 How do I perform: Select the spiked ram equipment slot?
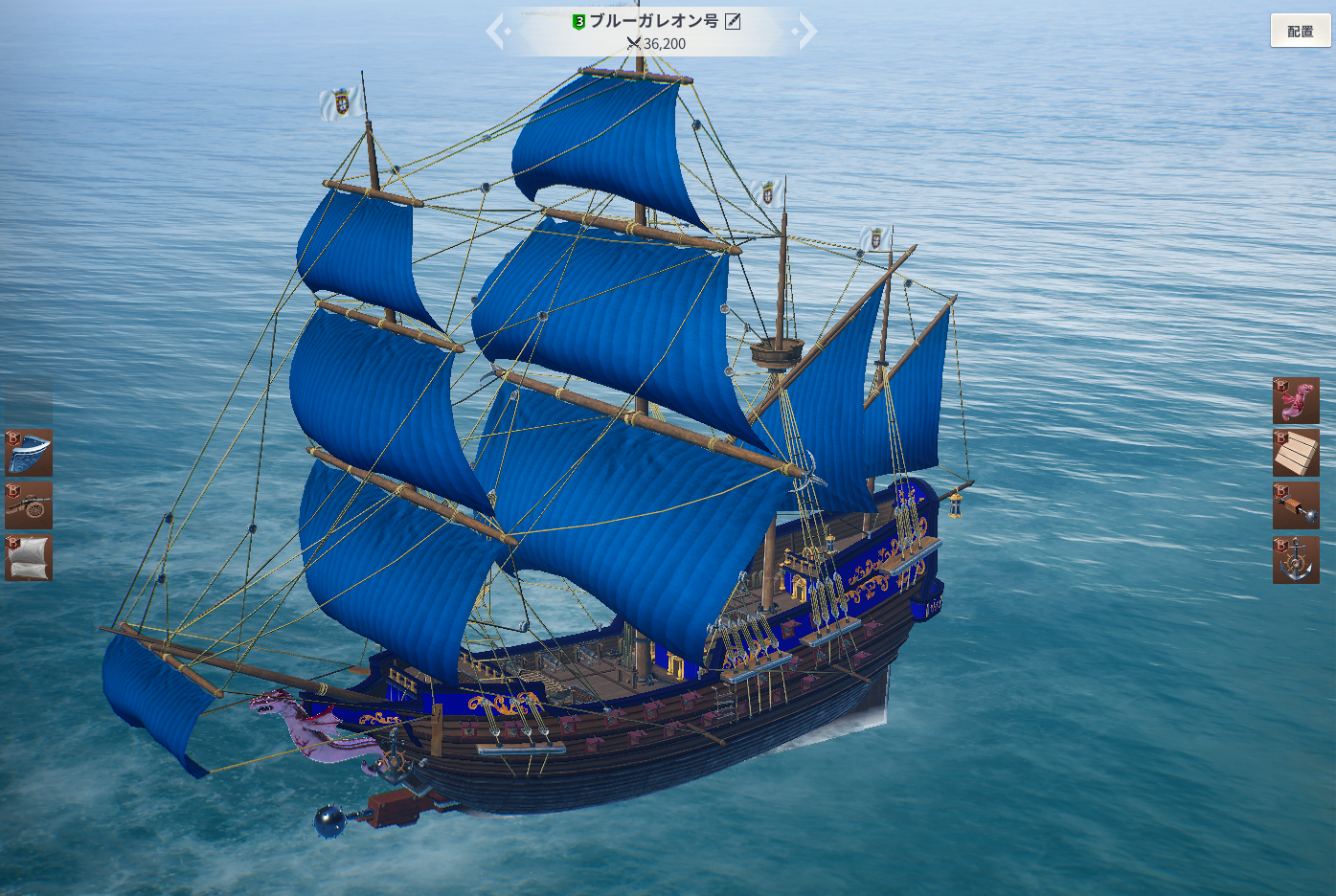click(x=1296, y=505)
